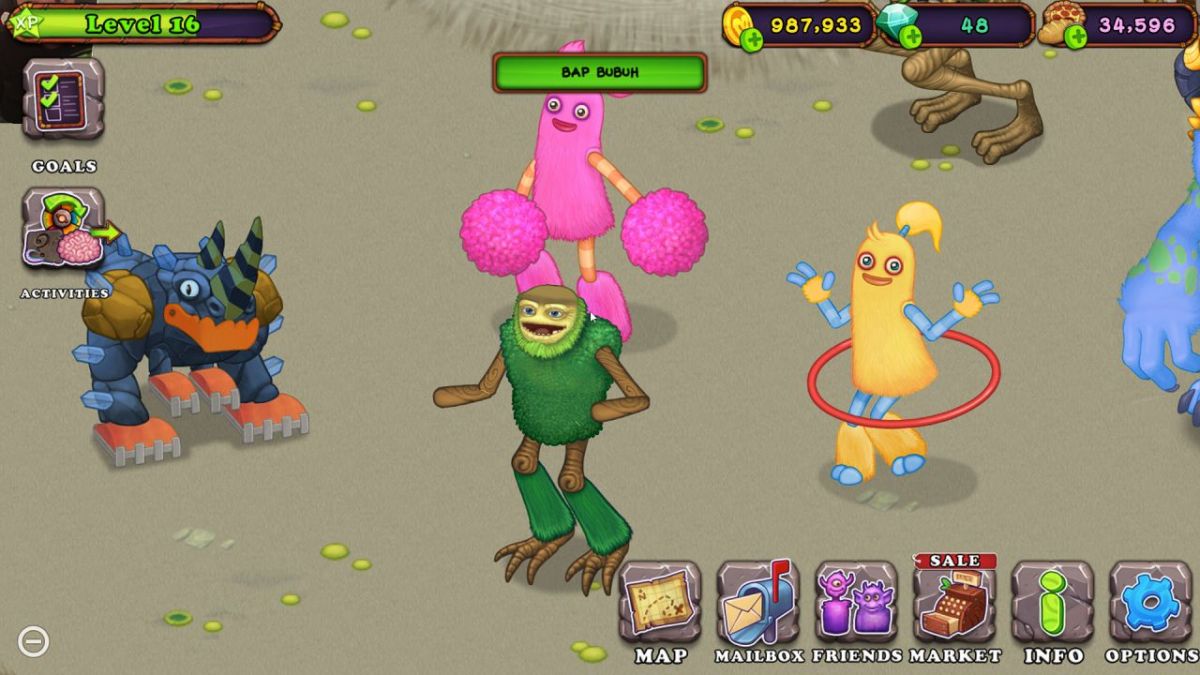This screenshot has height=675, width=1200.
Task: Open the Activities menu
Action: point(63,228)
